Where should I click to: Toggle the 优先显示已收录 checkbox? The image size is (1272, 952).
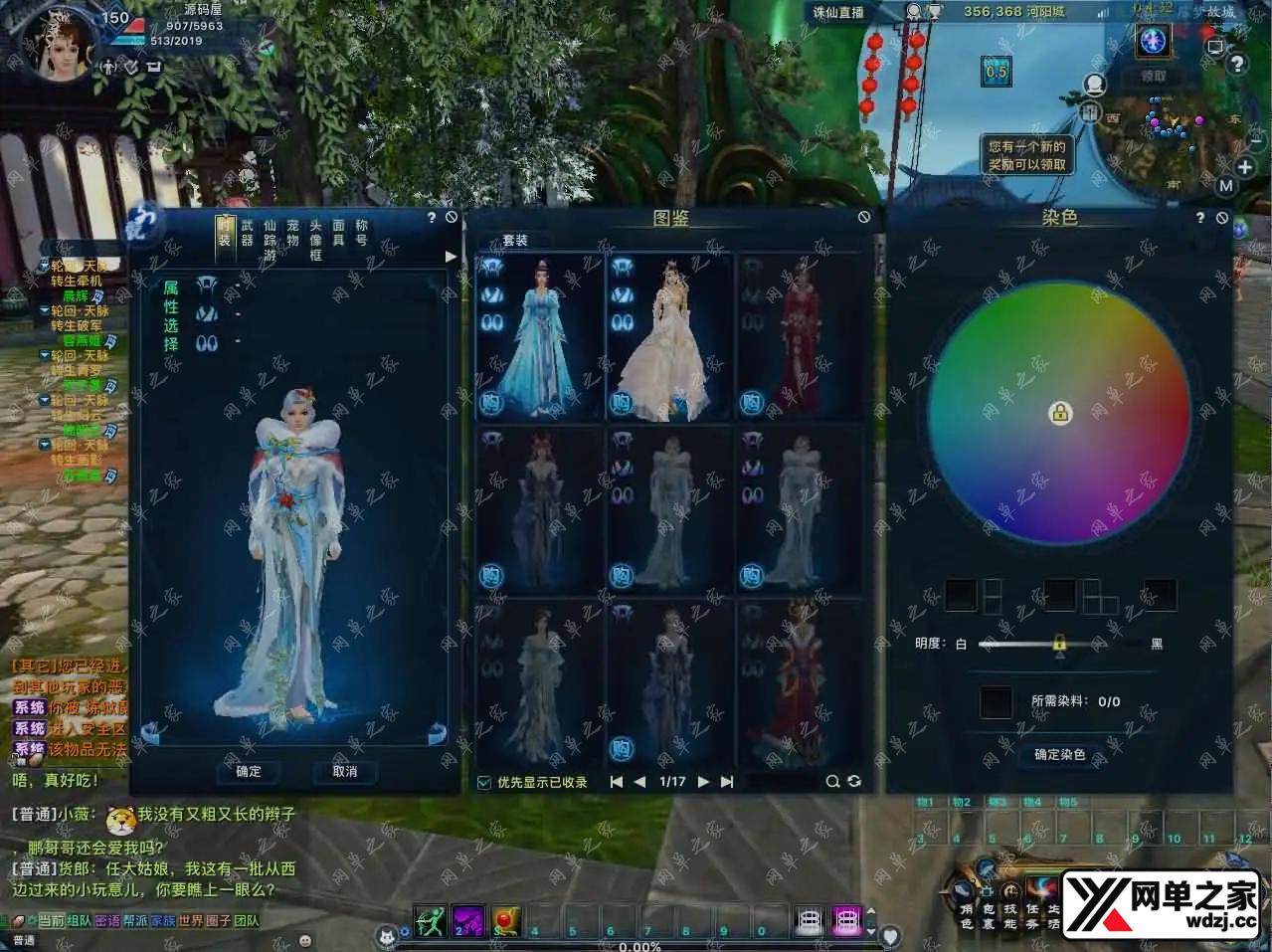click(484, 782)
